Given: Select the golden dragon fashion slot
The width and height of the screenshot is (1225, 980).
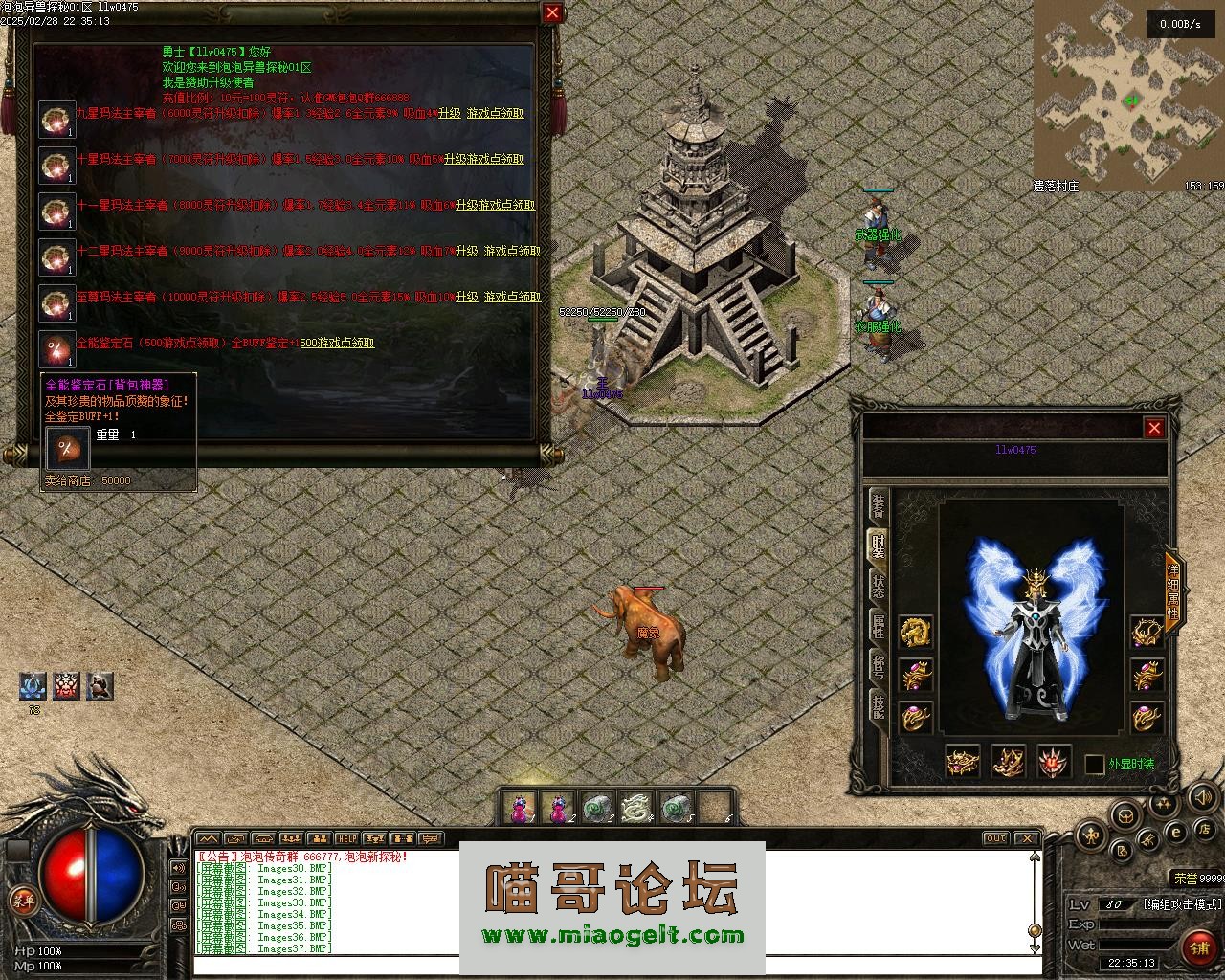Looking at the screenshot, I should pyautogui.click(x=916, y=631).
